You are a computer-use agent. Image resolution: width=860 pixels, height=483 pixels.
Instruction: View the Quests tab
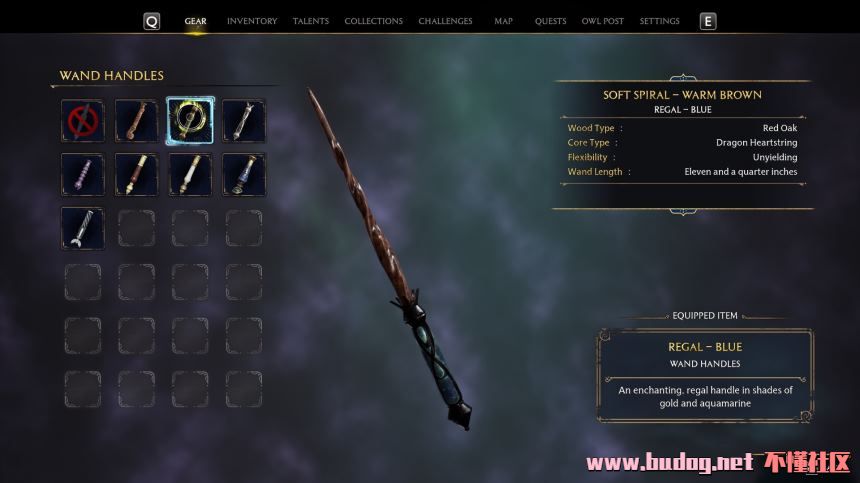(x=550, y=21)
